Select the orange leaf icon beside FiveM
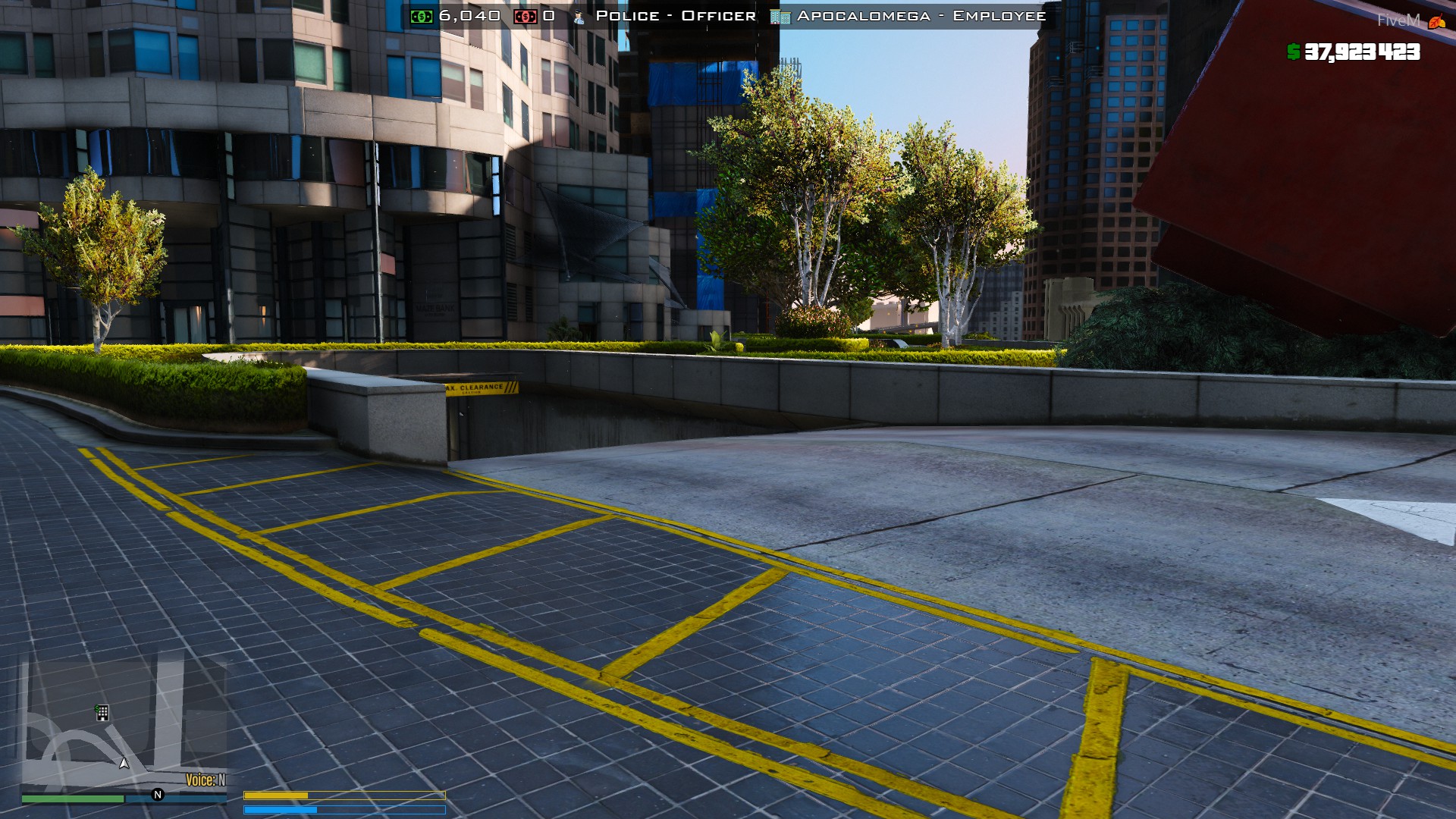The width and height of the screenshot is (1456, 819). coord(1432,20)
